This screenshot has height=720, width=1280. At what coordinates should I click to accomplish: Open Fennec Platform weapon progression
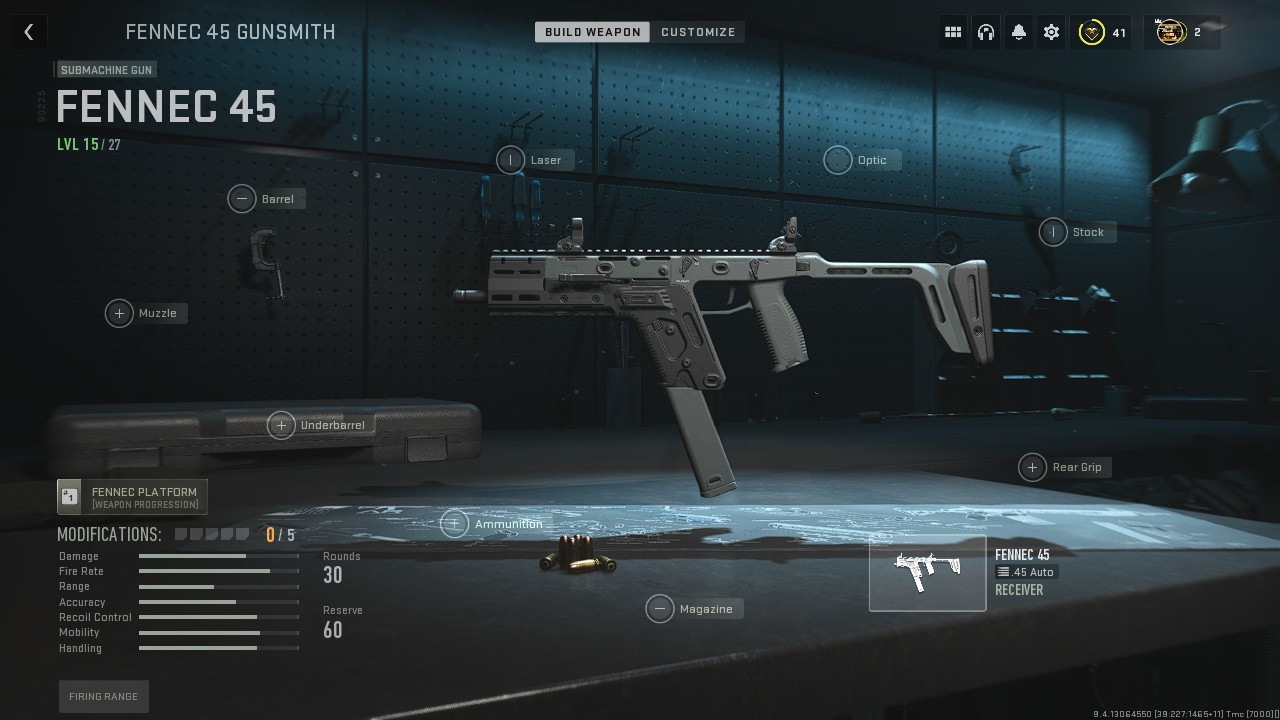131,496
